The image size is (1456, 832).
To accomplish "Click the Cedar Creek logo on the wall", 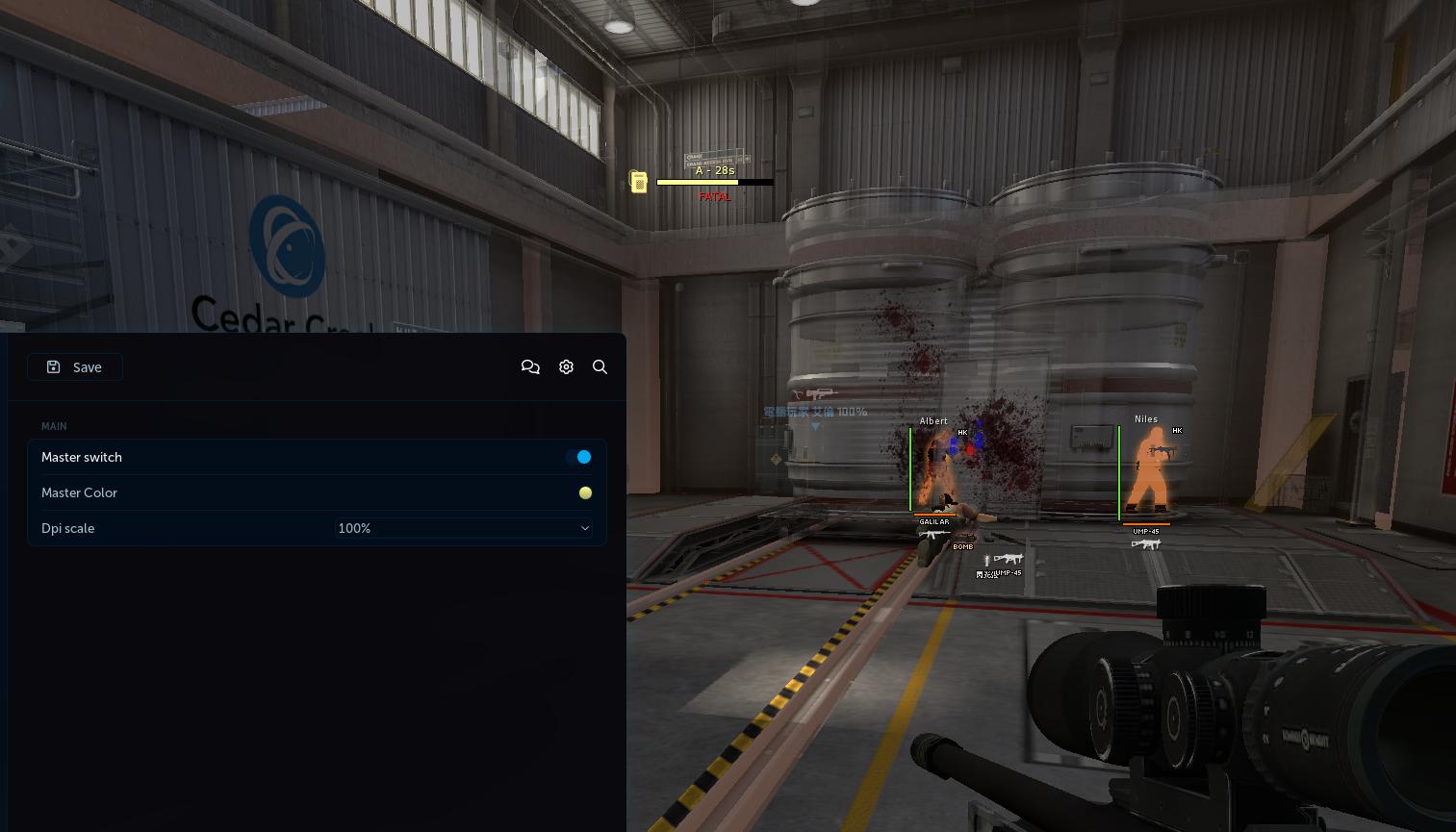I will coord(287,246).
